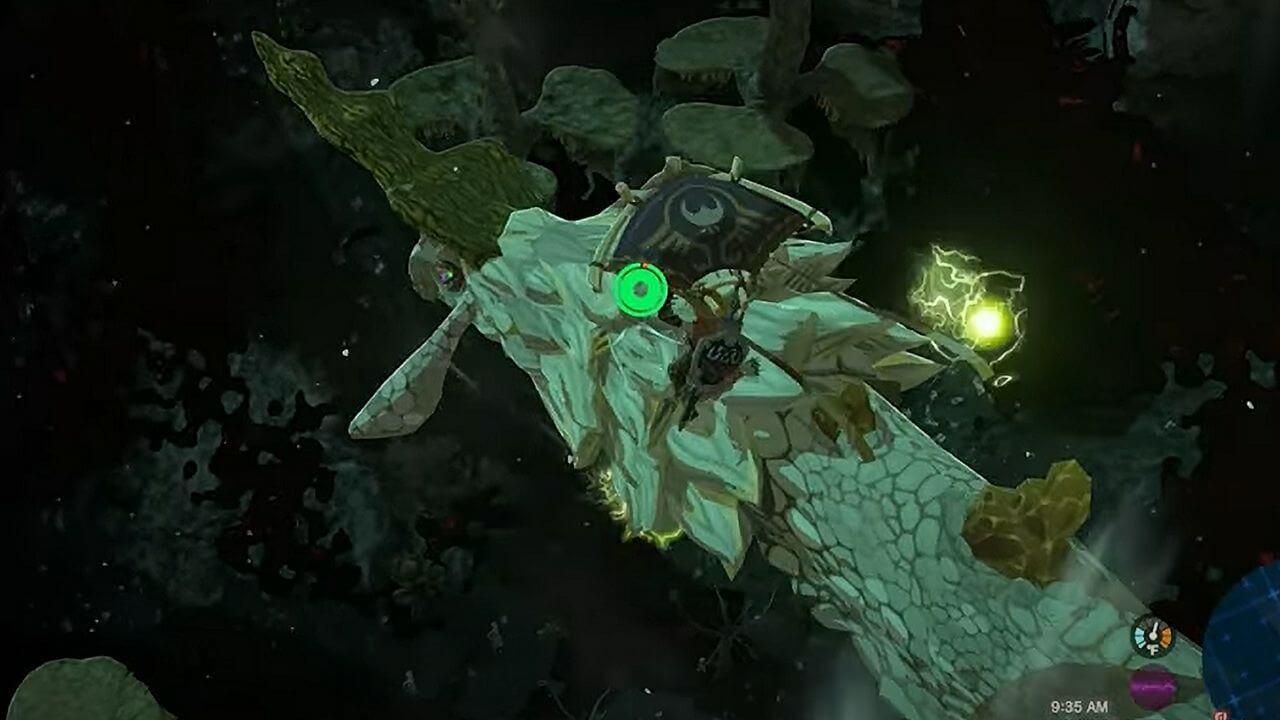
Task: Click the cold zone segment of the gauge
Action: [1139, 636]
